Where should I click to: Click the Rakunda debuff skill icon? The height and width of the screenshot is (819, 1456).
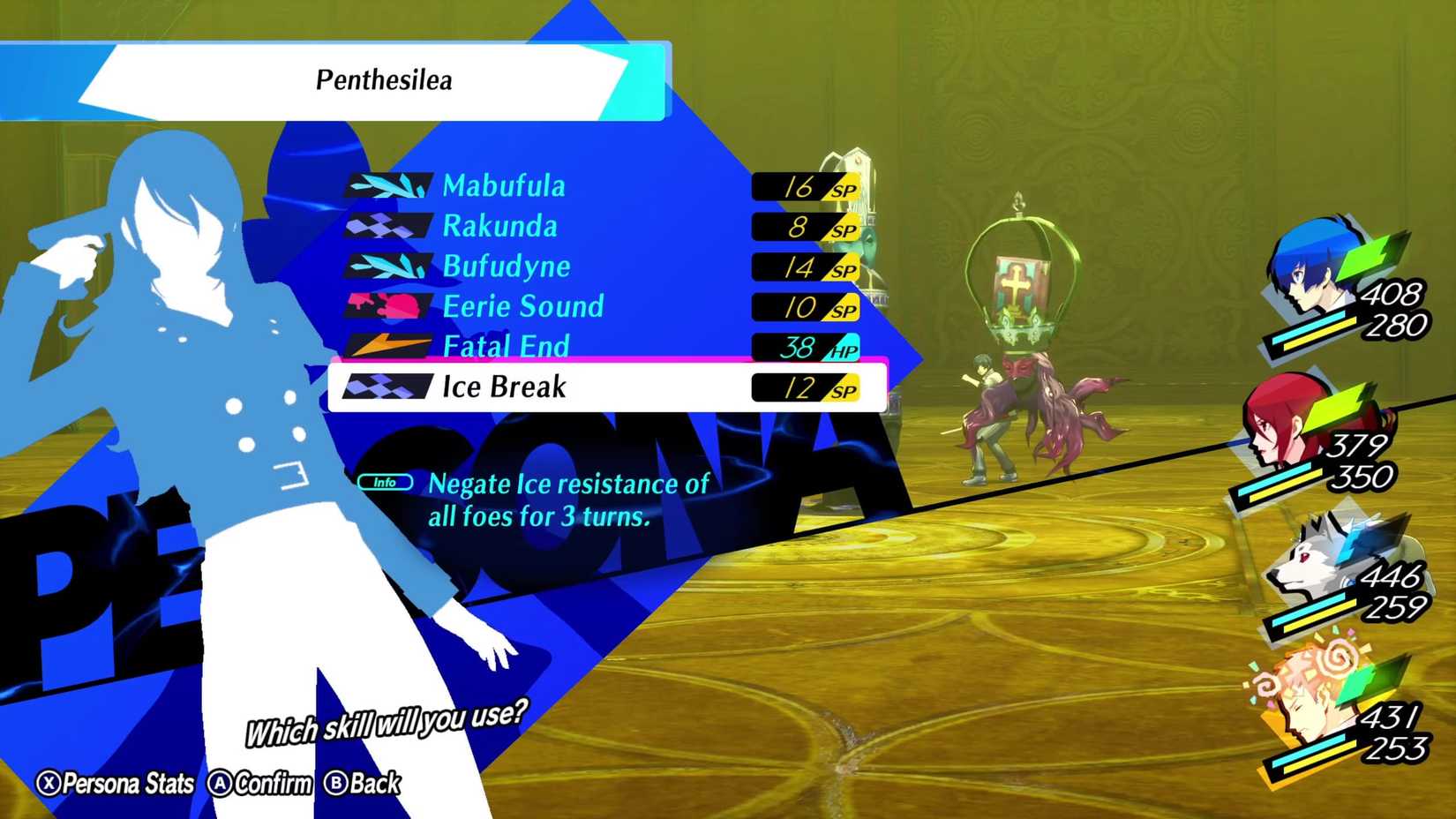388,225
